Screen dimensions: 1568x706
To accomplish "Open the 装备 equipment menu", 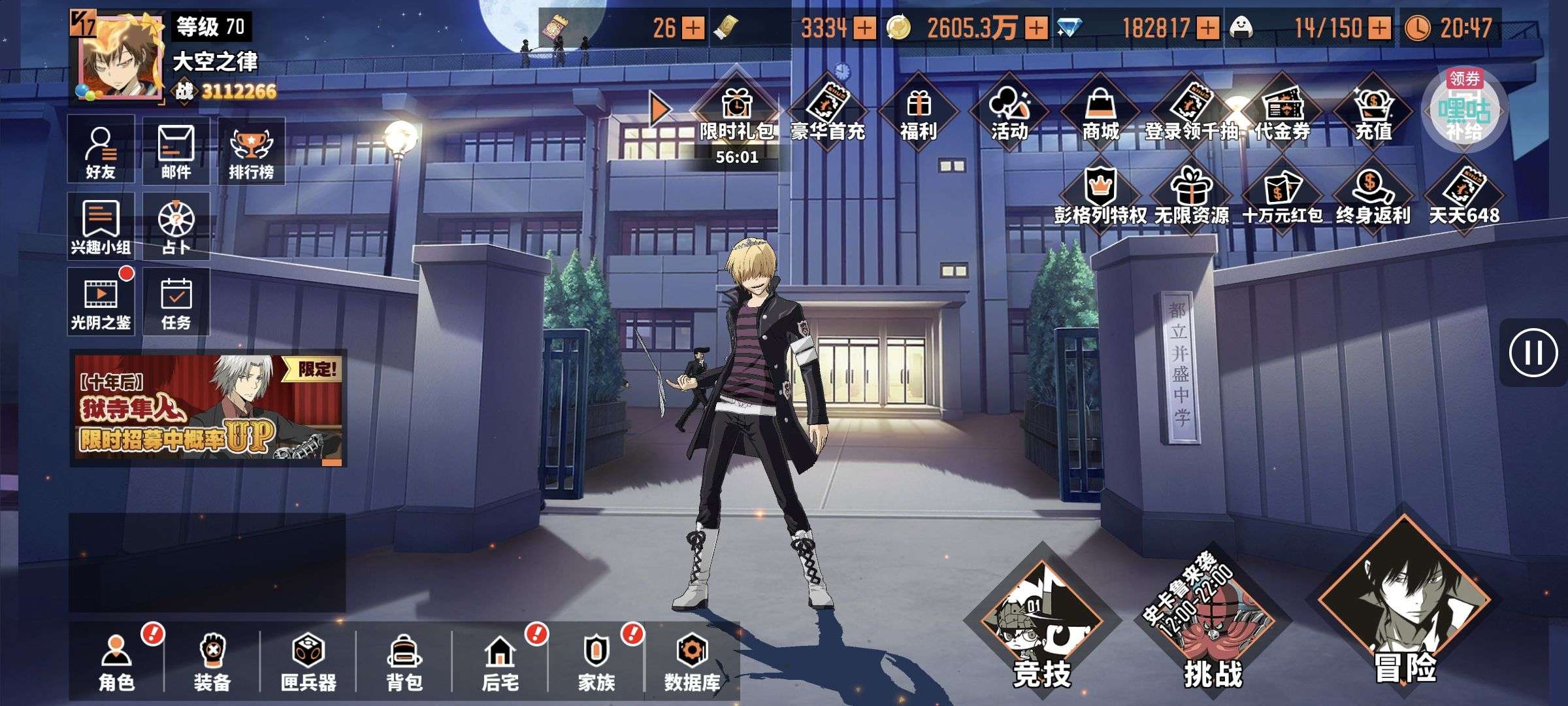I will pos(212,660).
